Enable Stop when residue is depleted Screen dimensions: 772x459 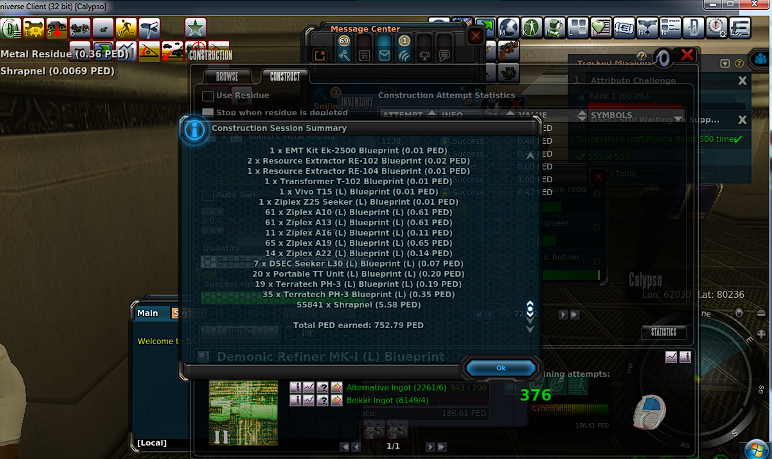tap(208, 113)
